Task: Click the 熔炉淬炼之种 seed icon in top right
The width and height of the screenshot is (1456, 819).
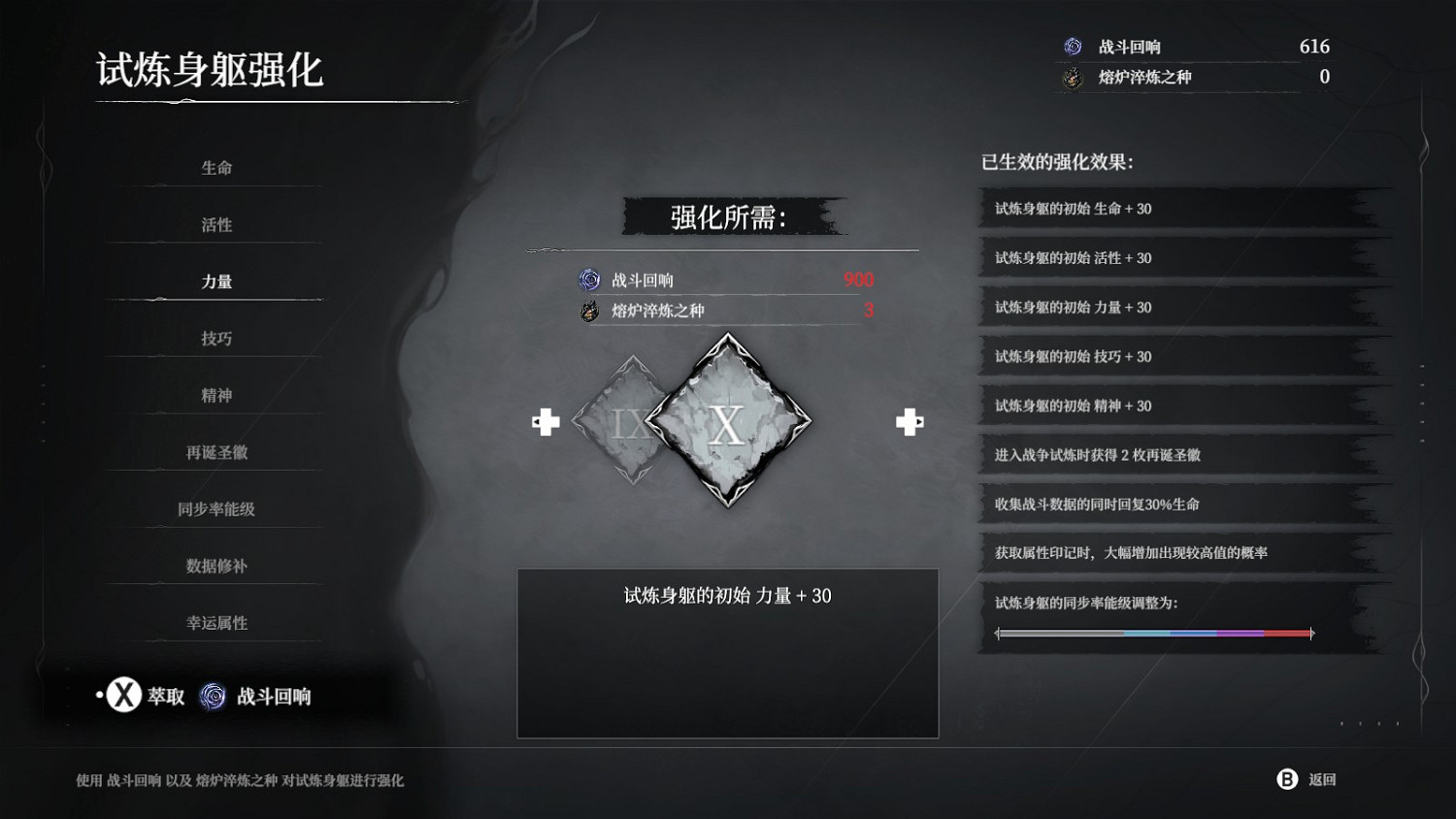Action: 1074,78
